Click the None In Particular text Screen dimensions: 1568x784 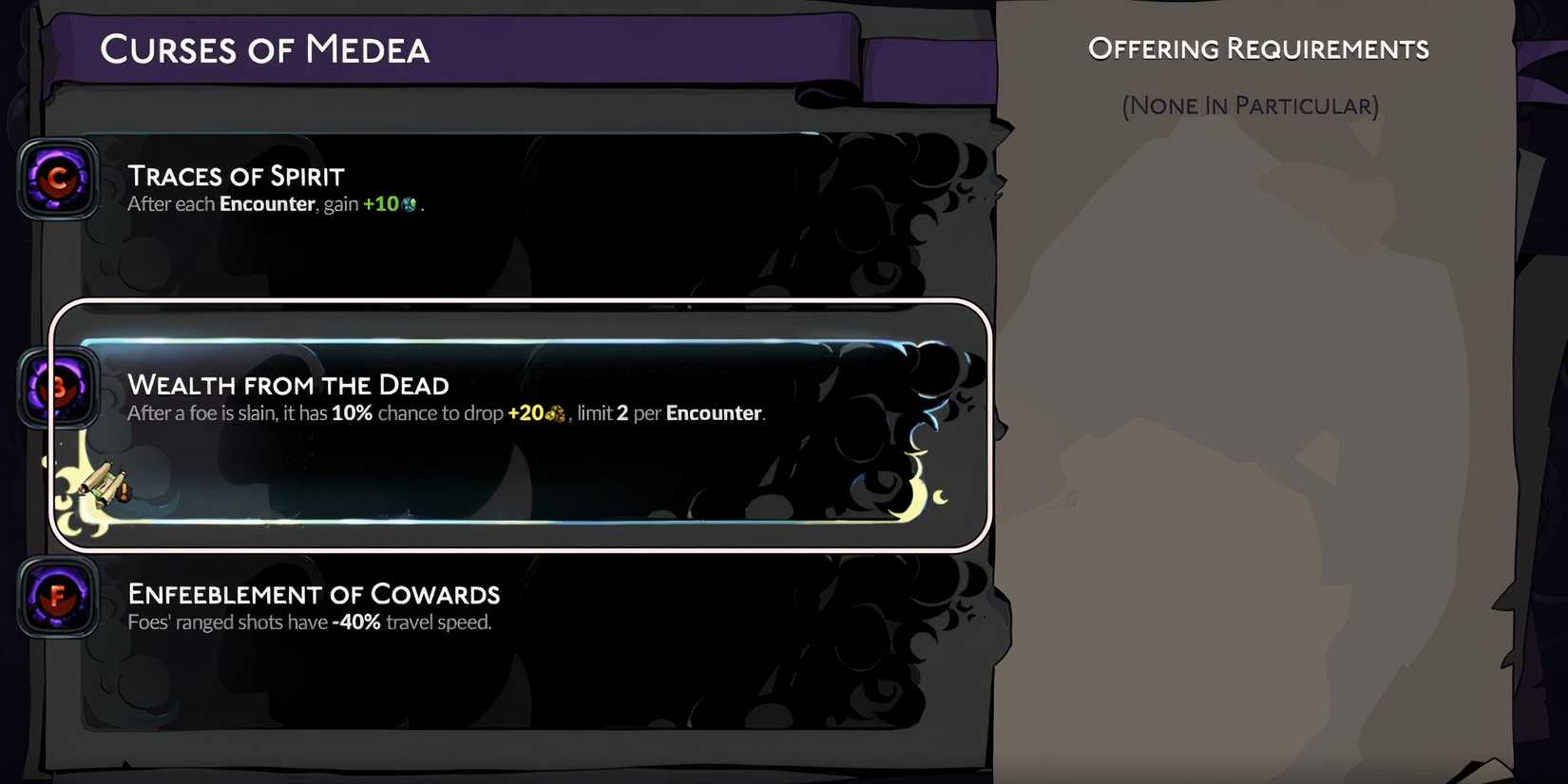pos(1251,105)
